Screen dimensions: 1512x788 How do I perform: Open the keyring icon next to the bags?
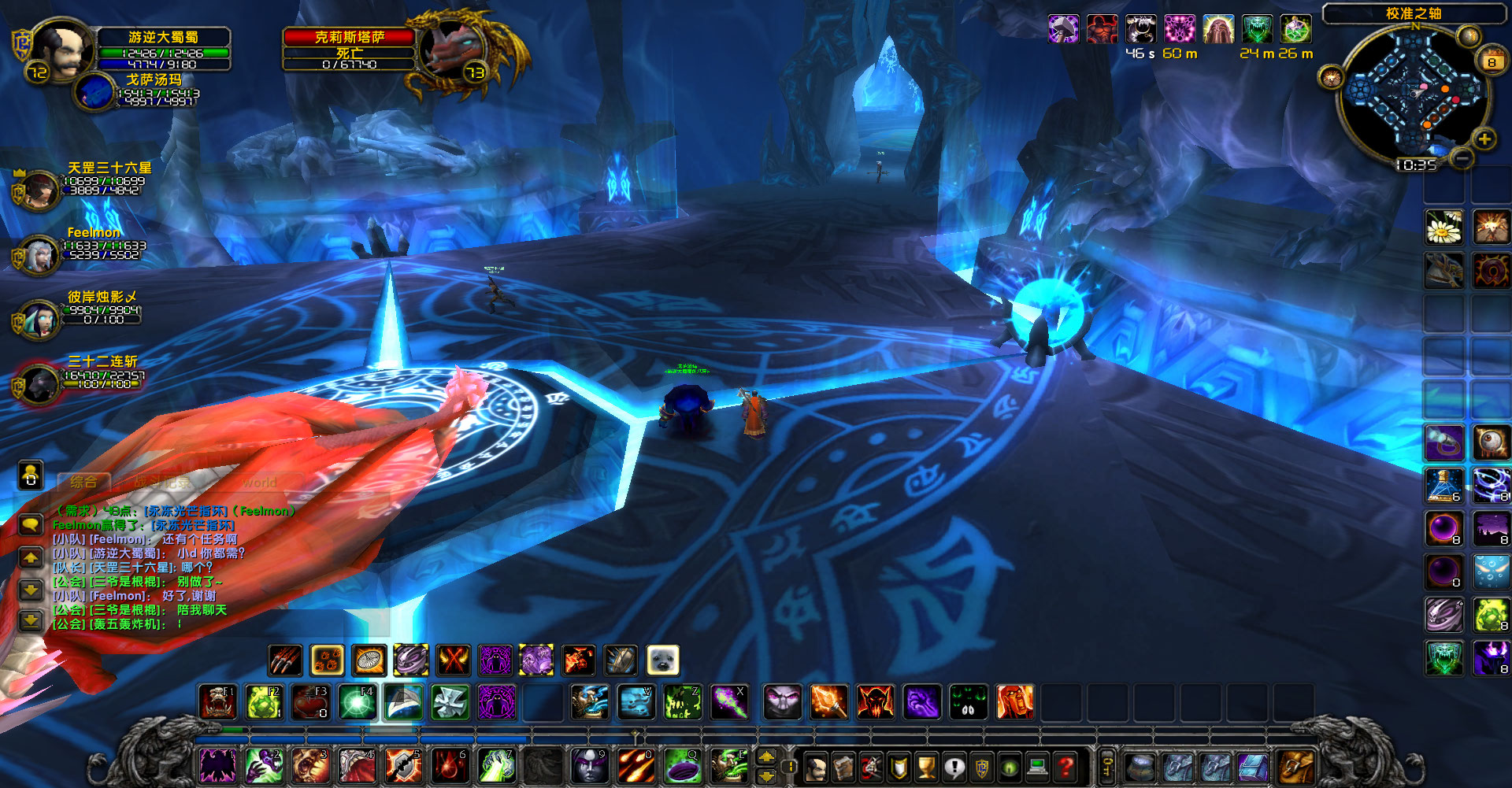point(1109,765)
